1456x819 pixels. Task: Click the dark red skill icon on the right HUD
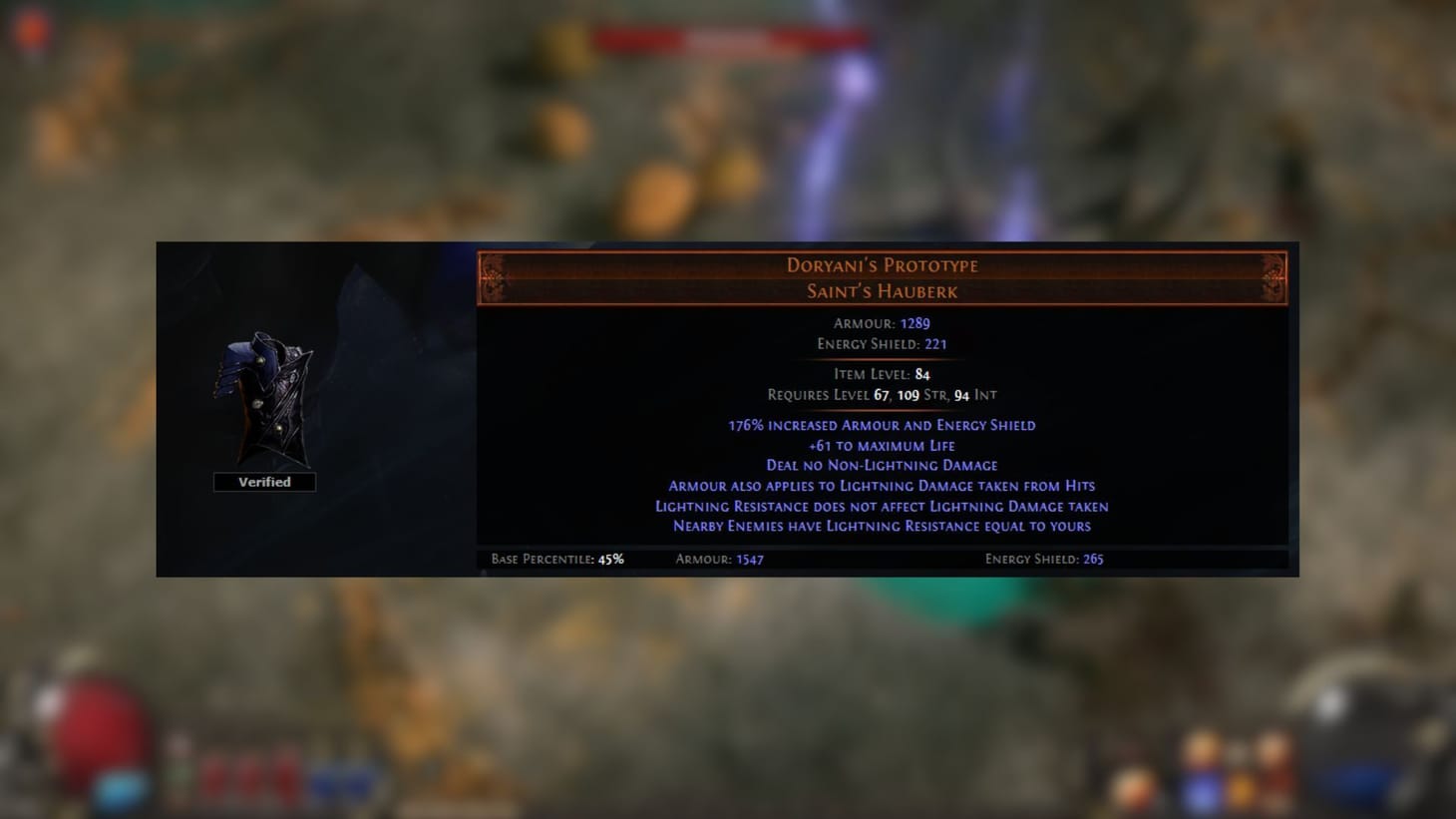click(1273, 780)
